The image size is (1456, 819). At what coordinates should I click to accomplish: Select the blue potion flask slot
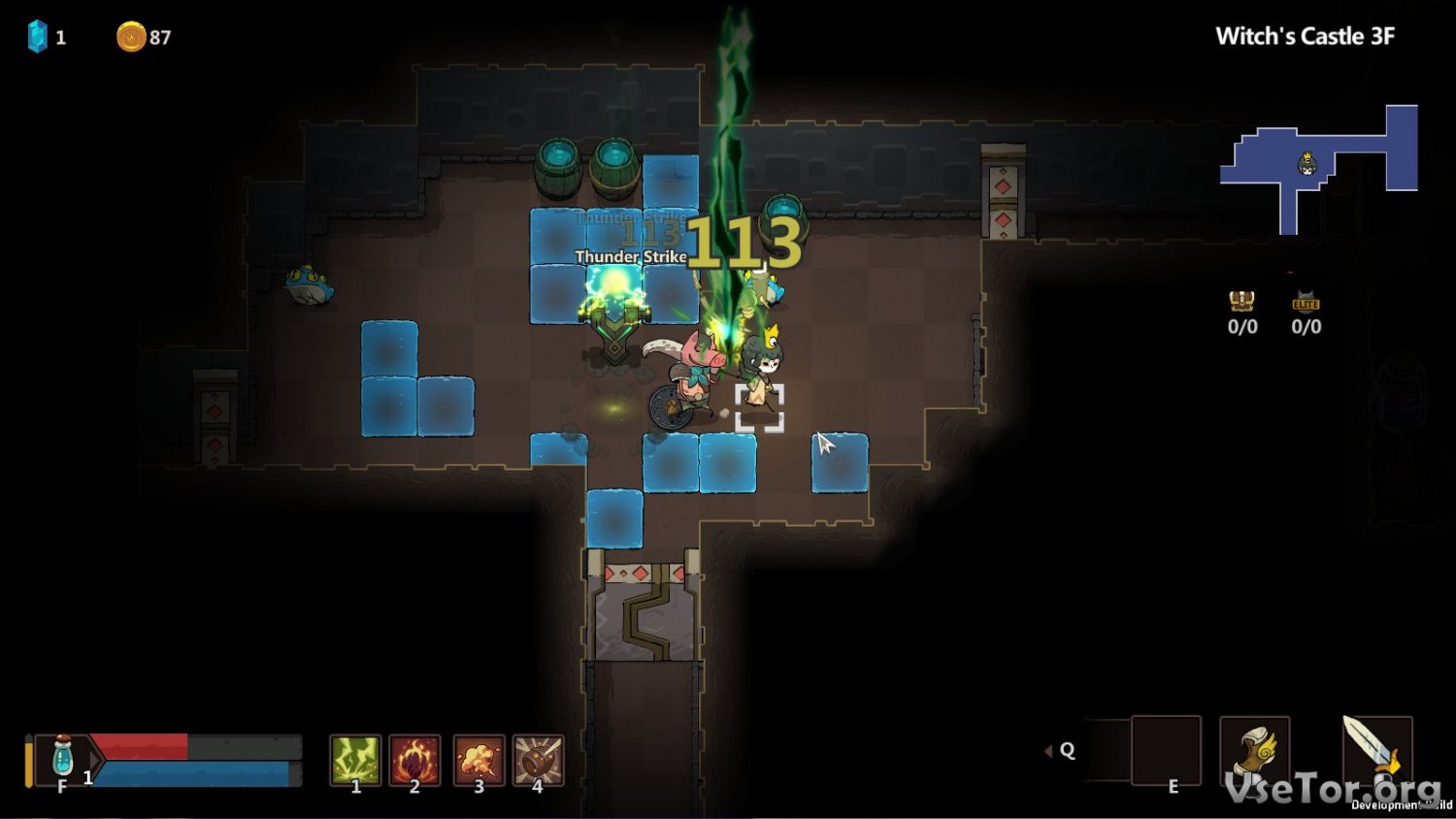pyautogui.click(x=63, y=758)
